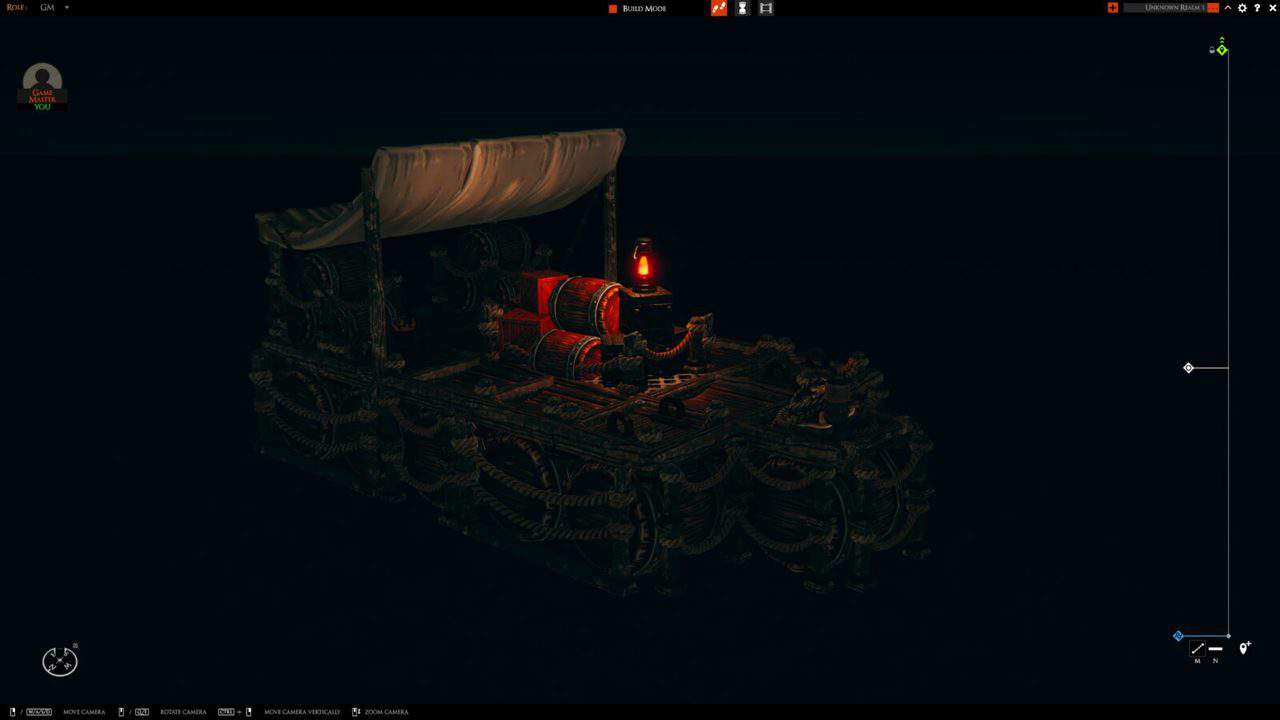Viewport: 1280px width, 720px height.
Task: Place a new map marker pin
Action: 1244,648
